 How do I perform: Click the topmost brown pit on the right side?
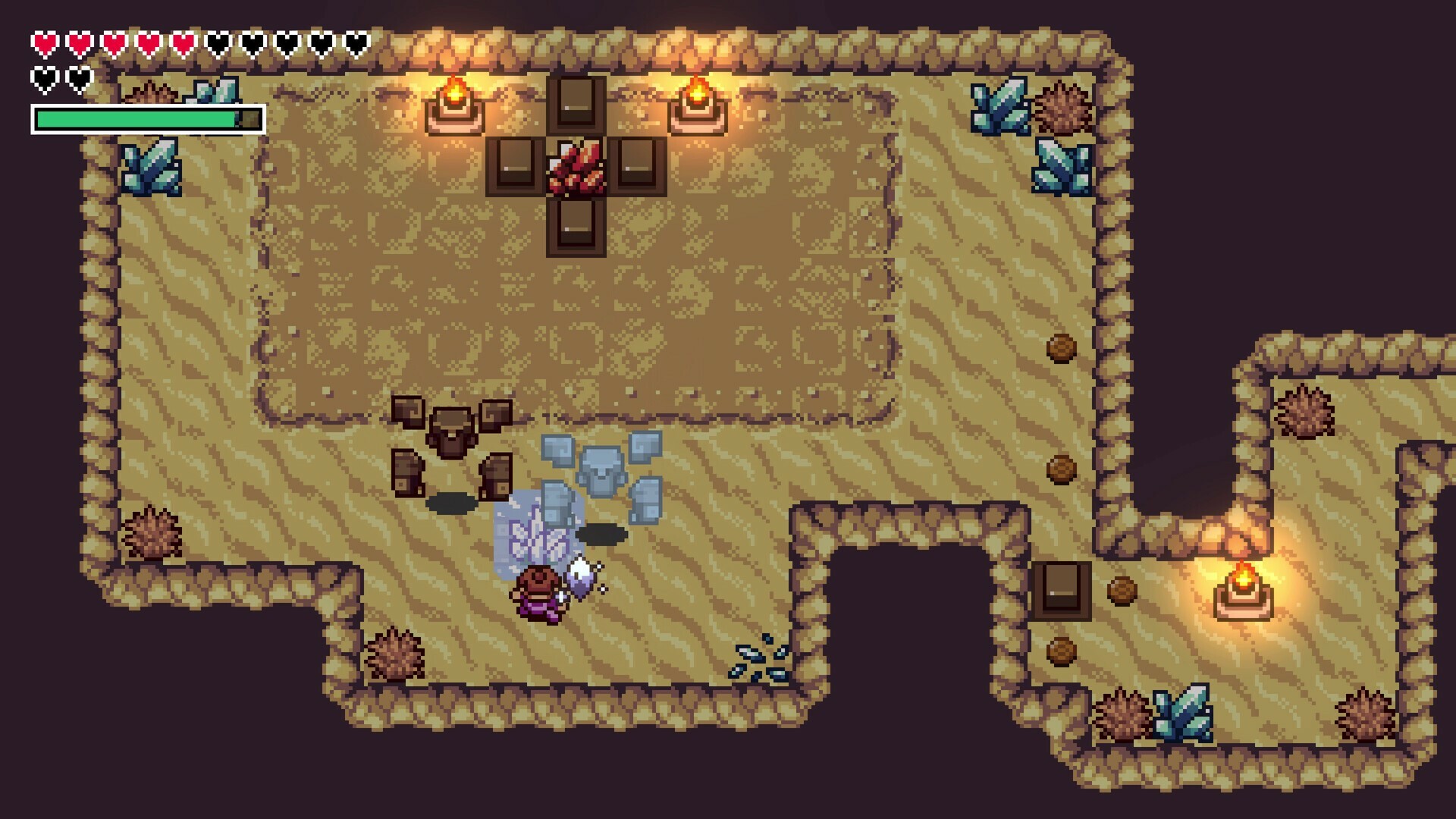pyautogui.click(x=1062, y=349)
